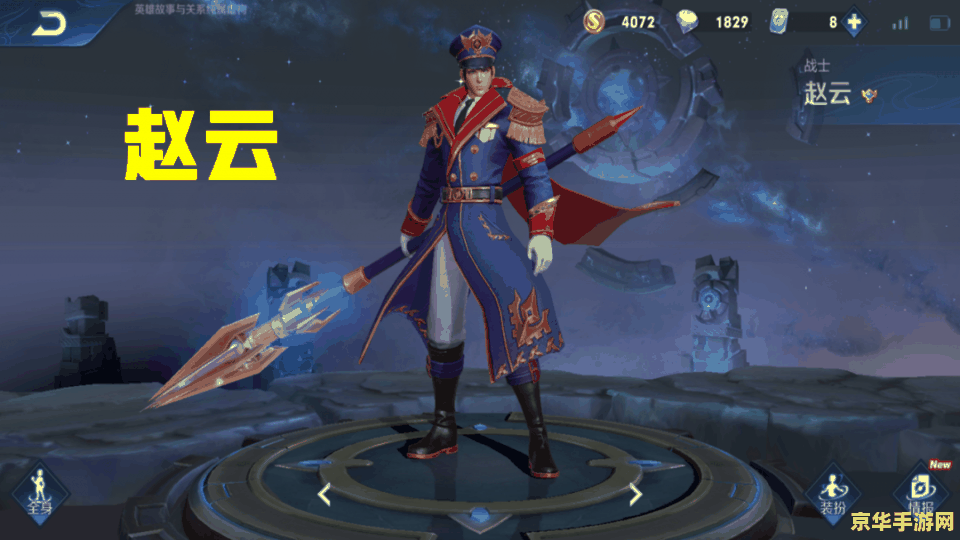
Task: Show the next hero with right arrow
Action: coord(635,493)
